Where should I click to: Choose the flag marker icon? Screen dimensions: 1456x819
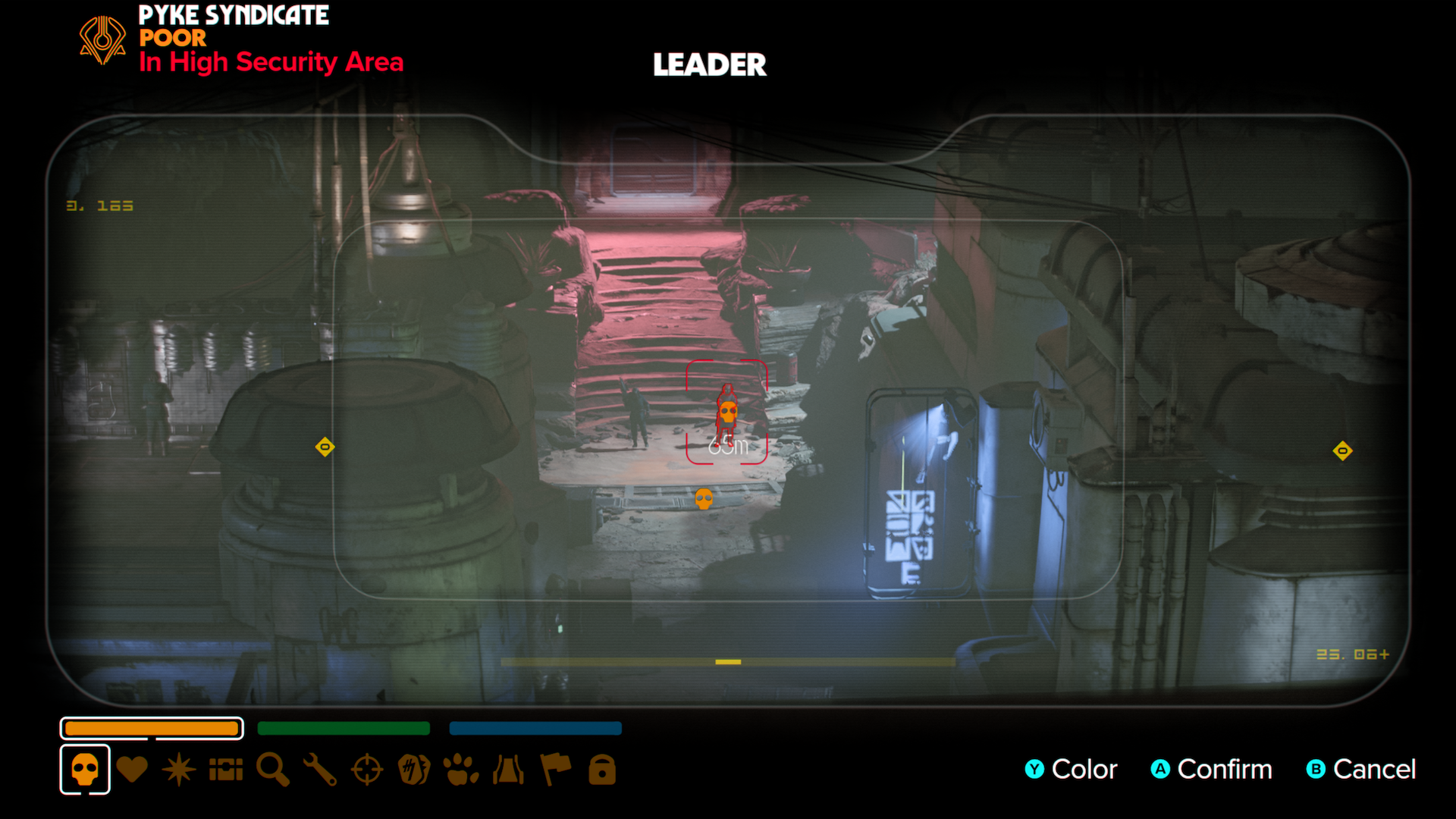(555, 770)
